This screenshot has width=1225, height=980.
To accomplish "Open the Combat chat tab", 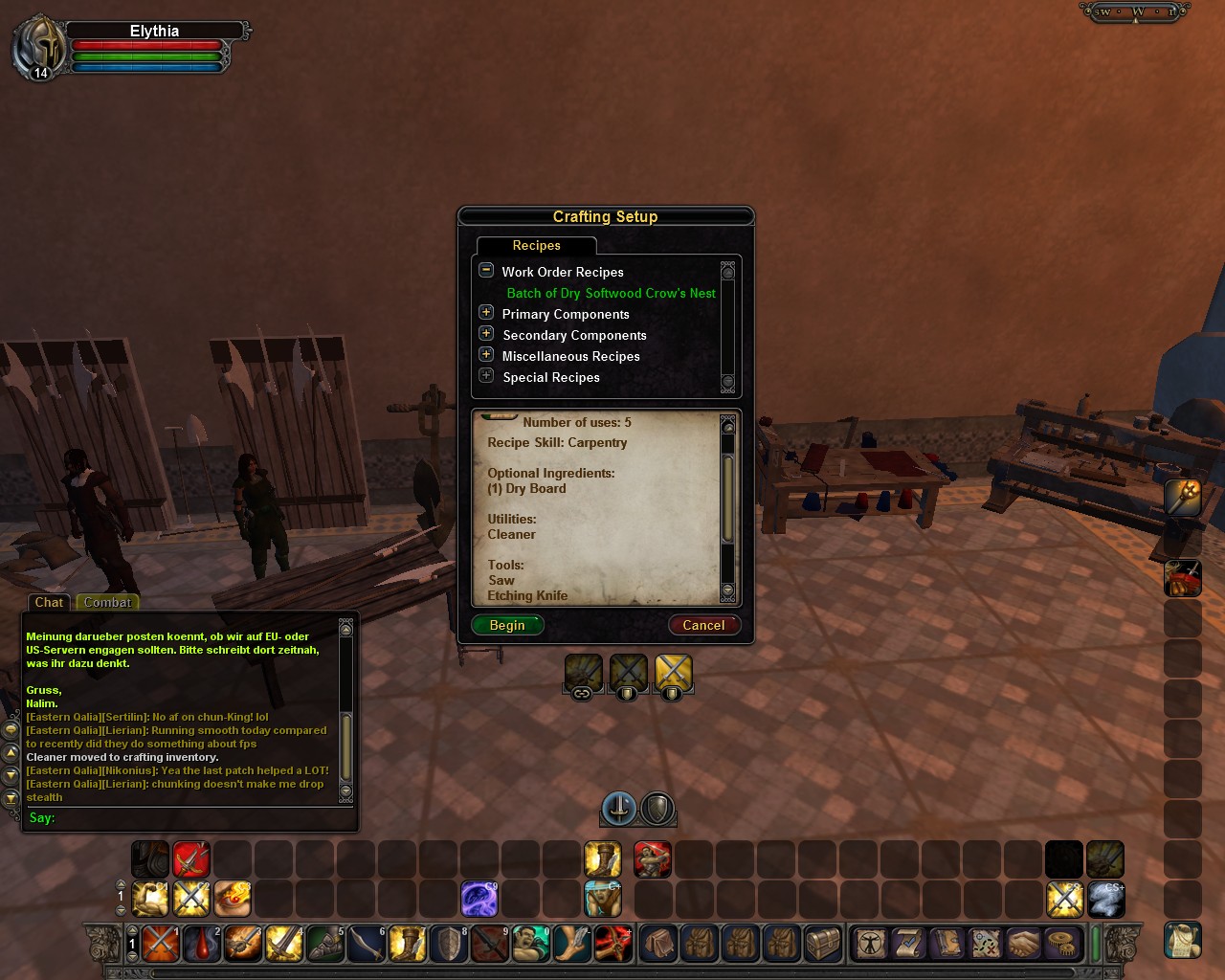I will 107,602.
